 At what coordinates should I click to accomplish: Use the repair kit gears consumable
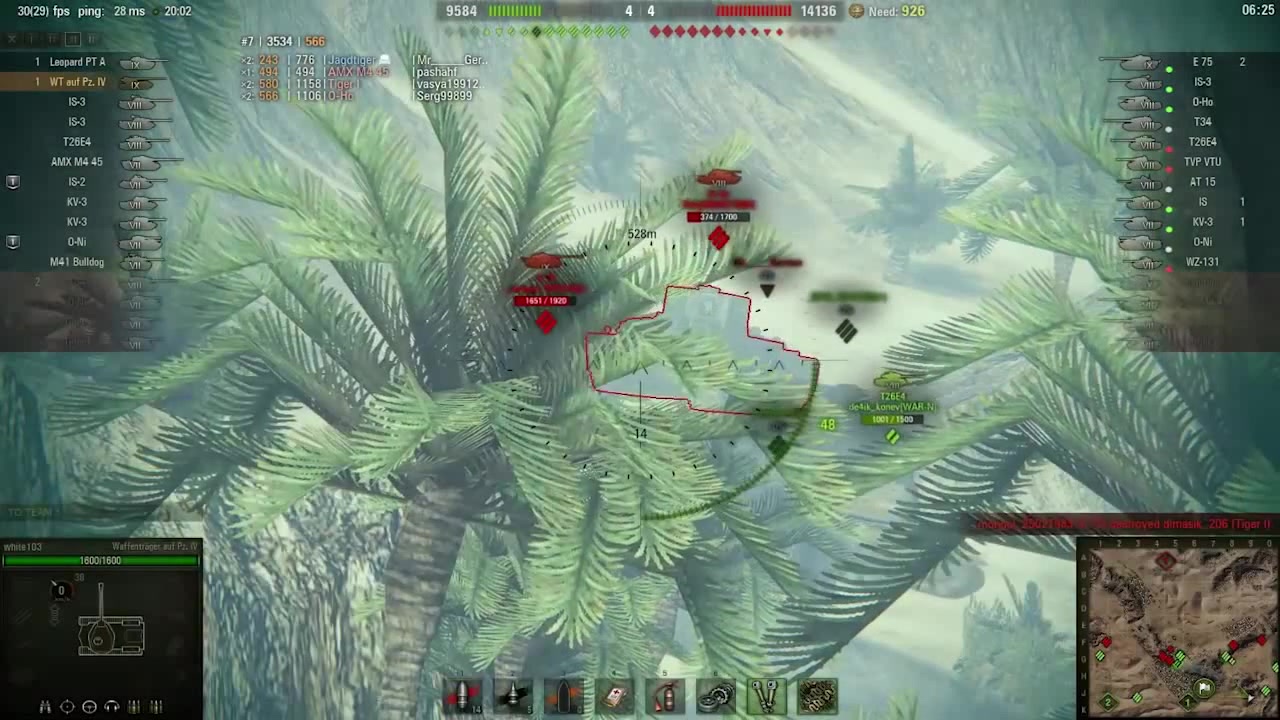(716, 696)
